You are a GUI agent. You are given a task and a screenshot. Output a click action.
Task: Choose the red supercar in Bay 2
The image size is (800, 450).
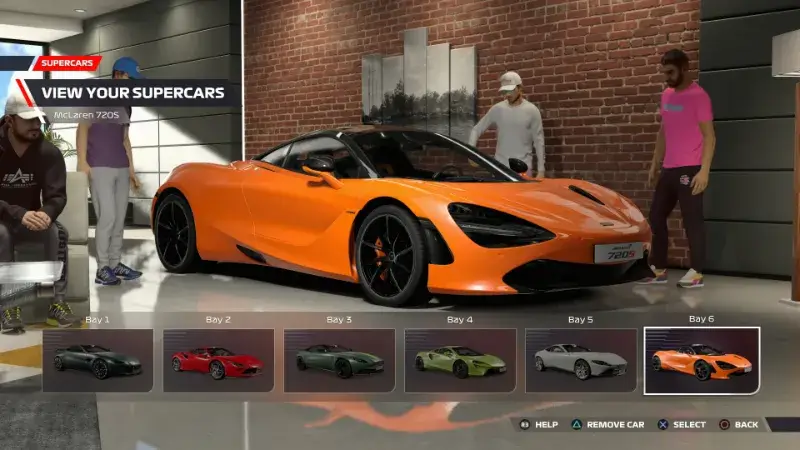[x=218, y=360]
